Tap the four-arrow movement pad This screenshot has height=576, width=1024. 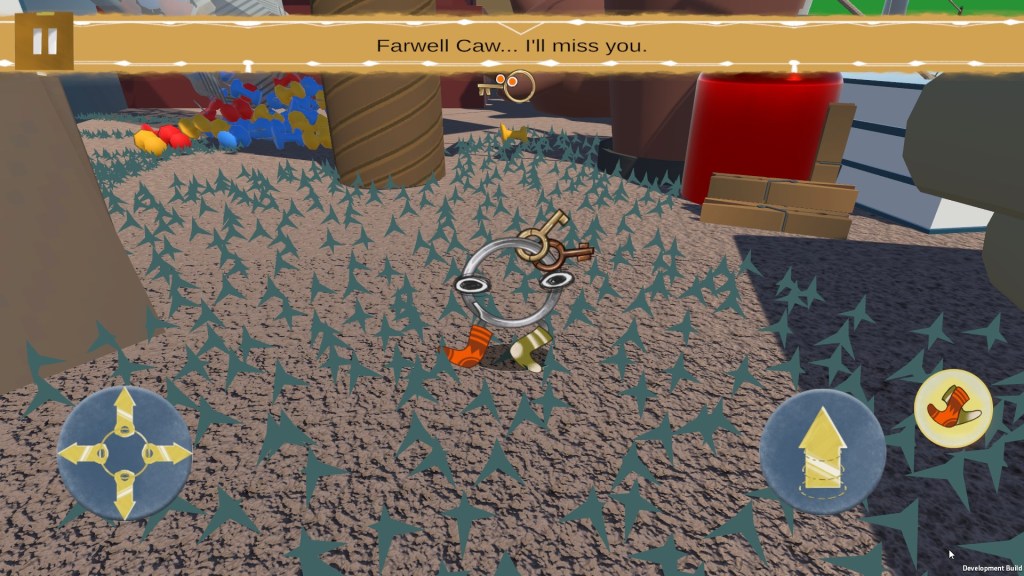pyautogui.click(x=124, y=453)
